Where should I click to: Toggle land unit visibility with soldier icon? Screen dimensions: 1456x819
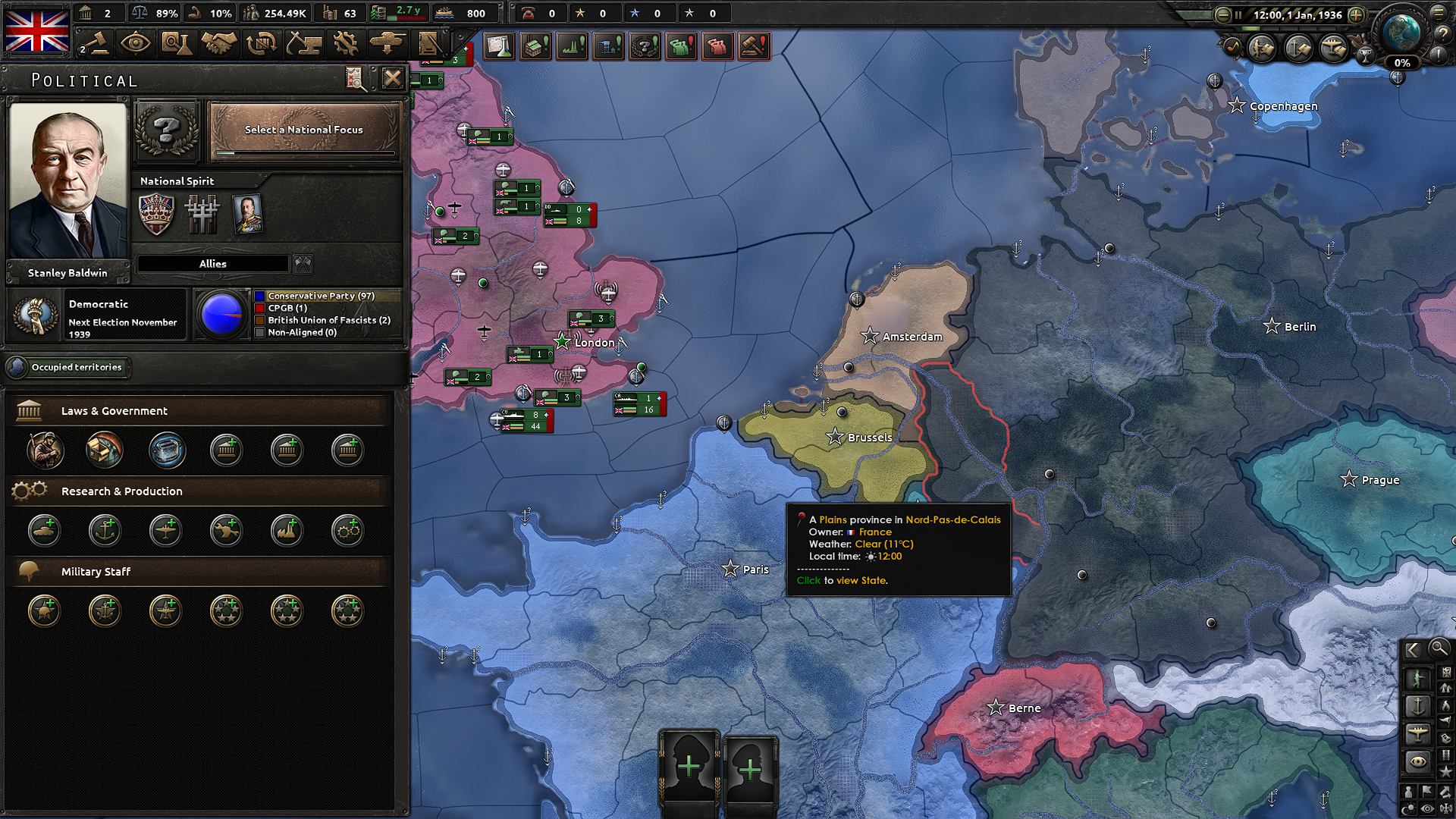click(1419, 677)
